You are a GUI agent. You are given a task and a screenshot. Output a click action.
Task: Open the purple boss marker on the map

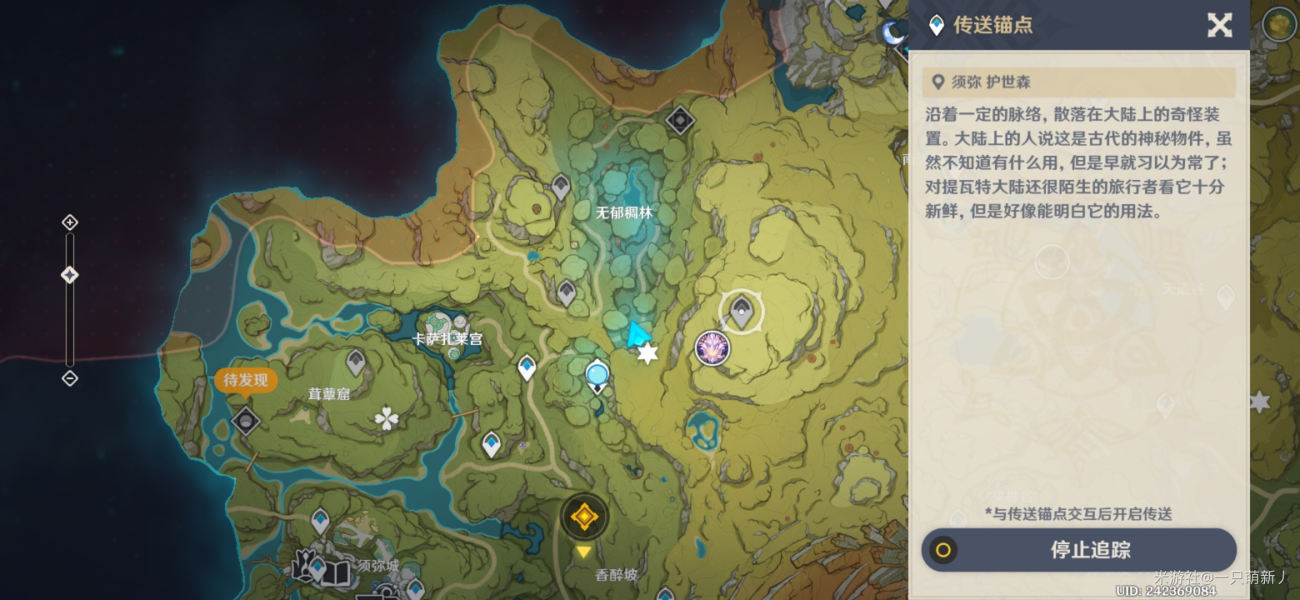coord(712,348)
